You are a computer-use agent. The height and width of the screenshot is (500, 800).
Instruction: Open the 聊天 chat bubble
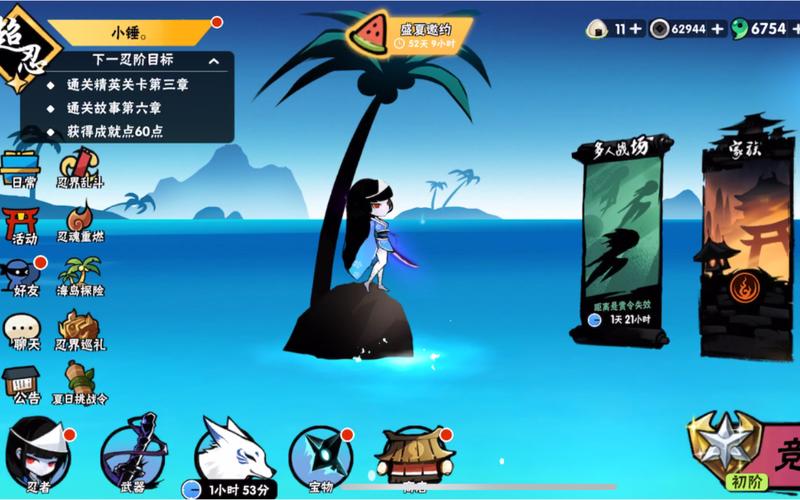point(23,330)
